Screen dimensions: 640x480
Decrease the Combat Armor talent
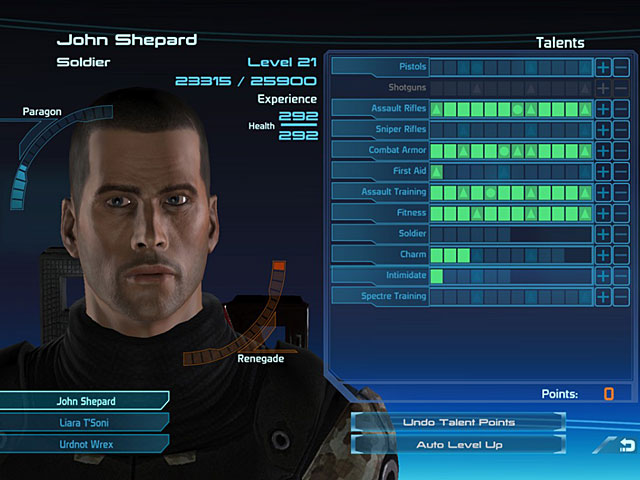coord(621,150)
